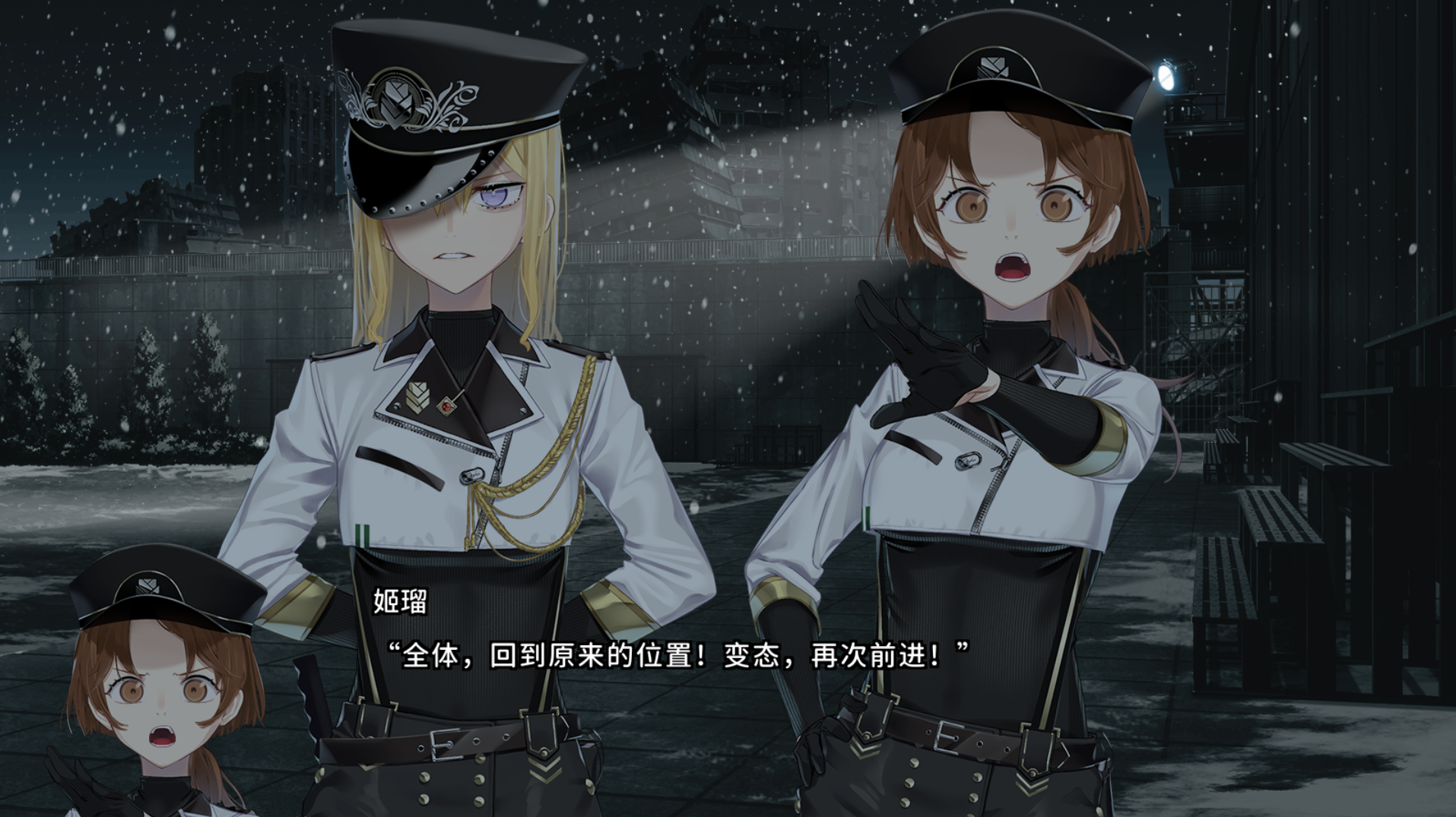Click the chevron badge on the blonde's jacket
The height and width of the screenshot is (817, 1456).
(x=420, y=396)
